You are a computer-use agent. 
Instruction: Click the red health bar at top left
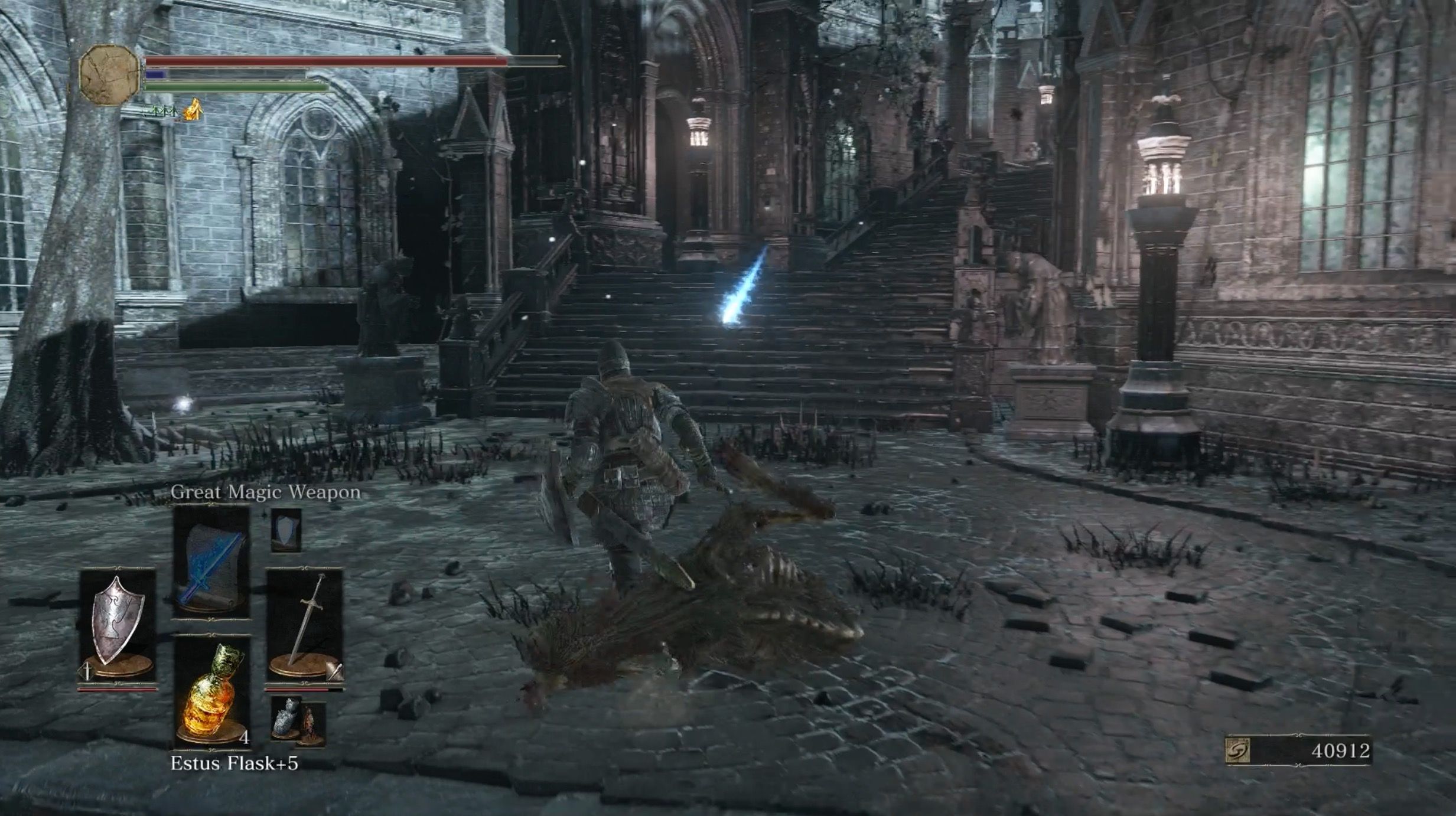[x=325, y=60]
